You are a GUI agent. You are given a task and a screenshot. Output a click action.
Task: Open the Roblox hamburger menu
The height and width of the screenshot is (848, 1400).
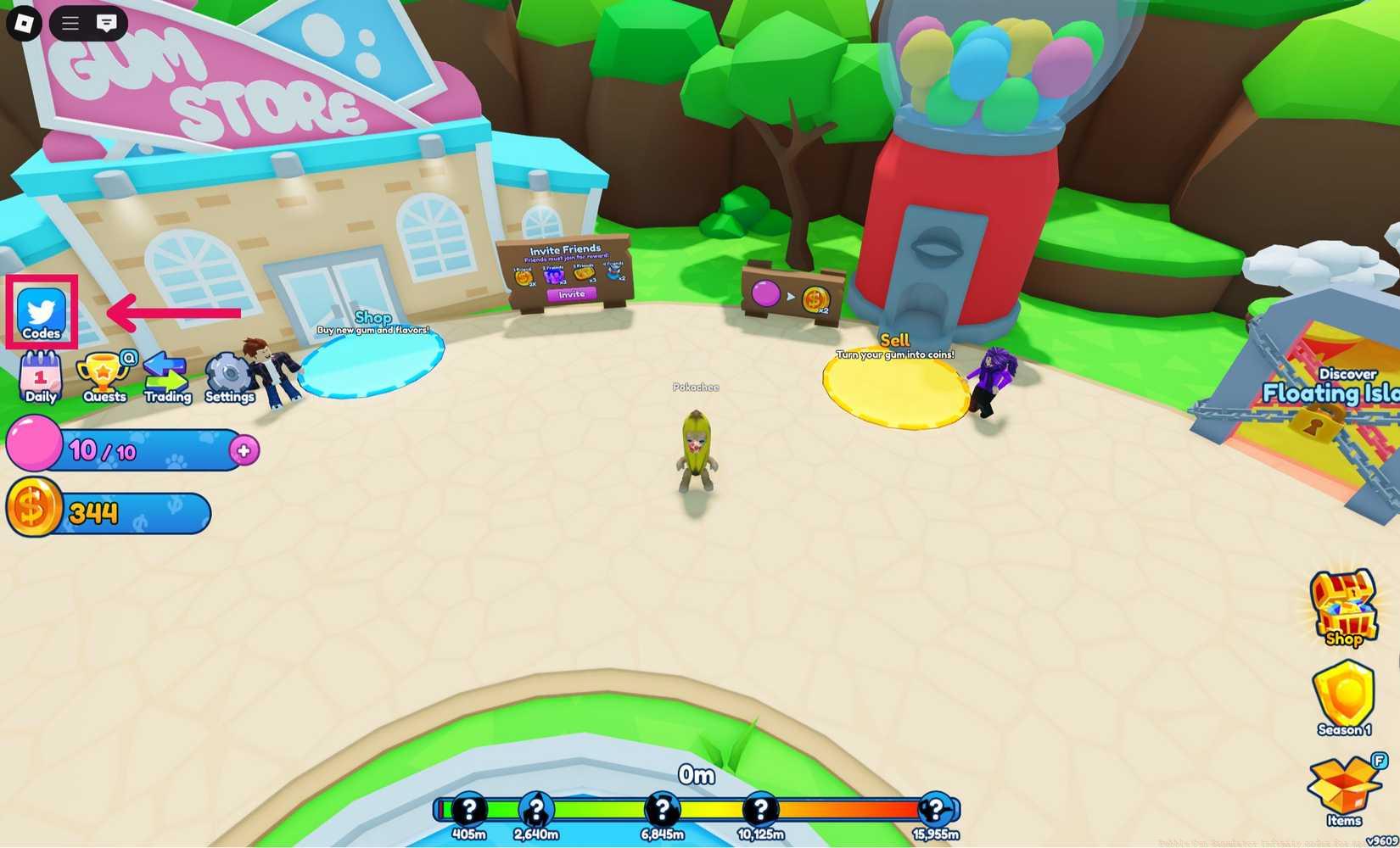point(69,23)
